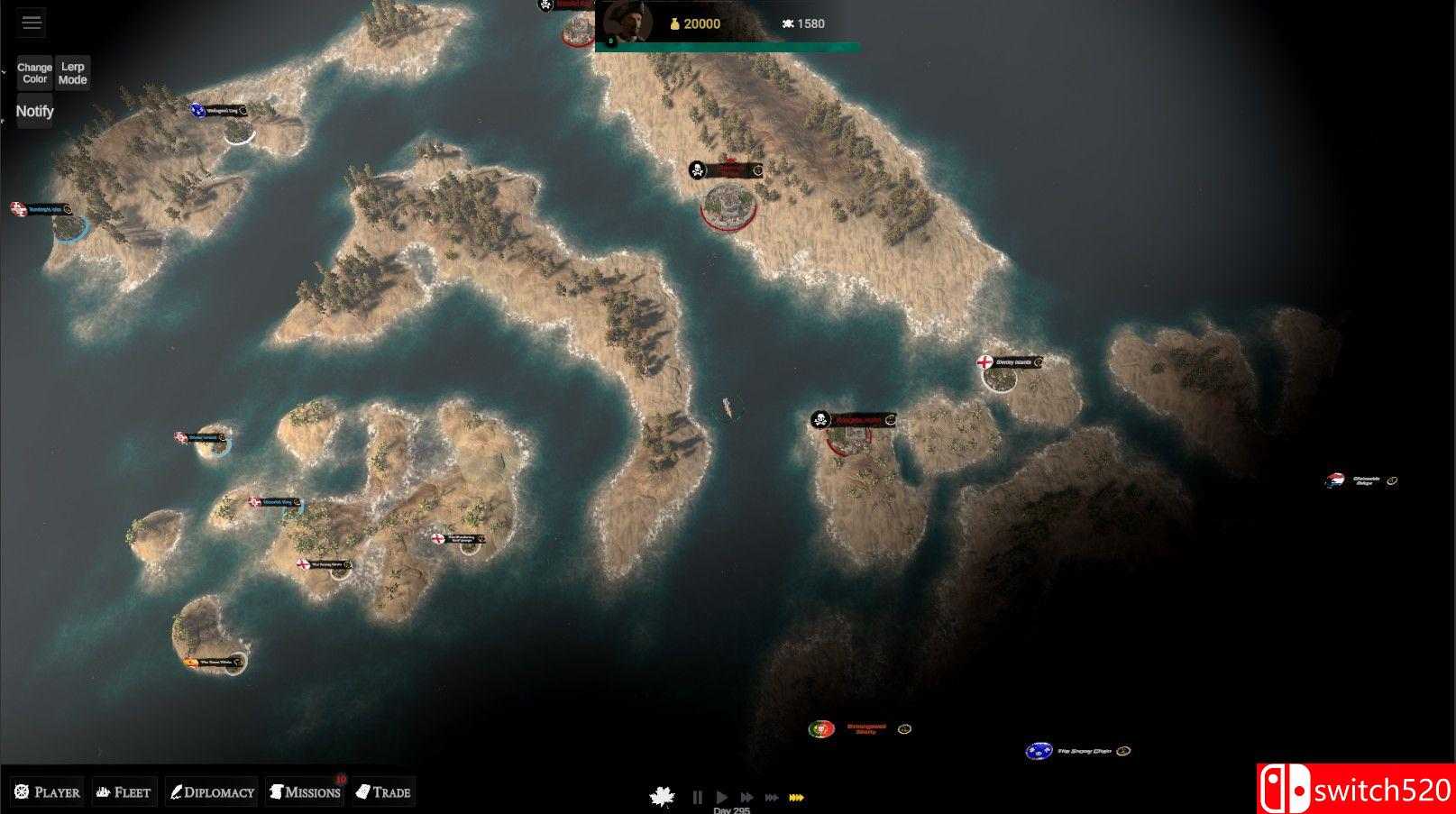Enable Notify option
Viewport: 1456px width, 814px height.
[34, 110]
